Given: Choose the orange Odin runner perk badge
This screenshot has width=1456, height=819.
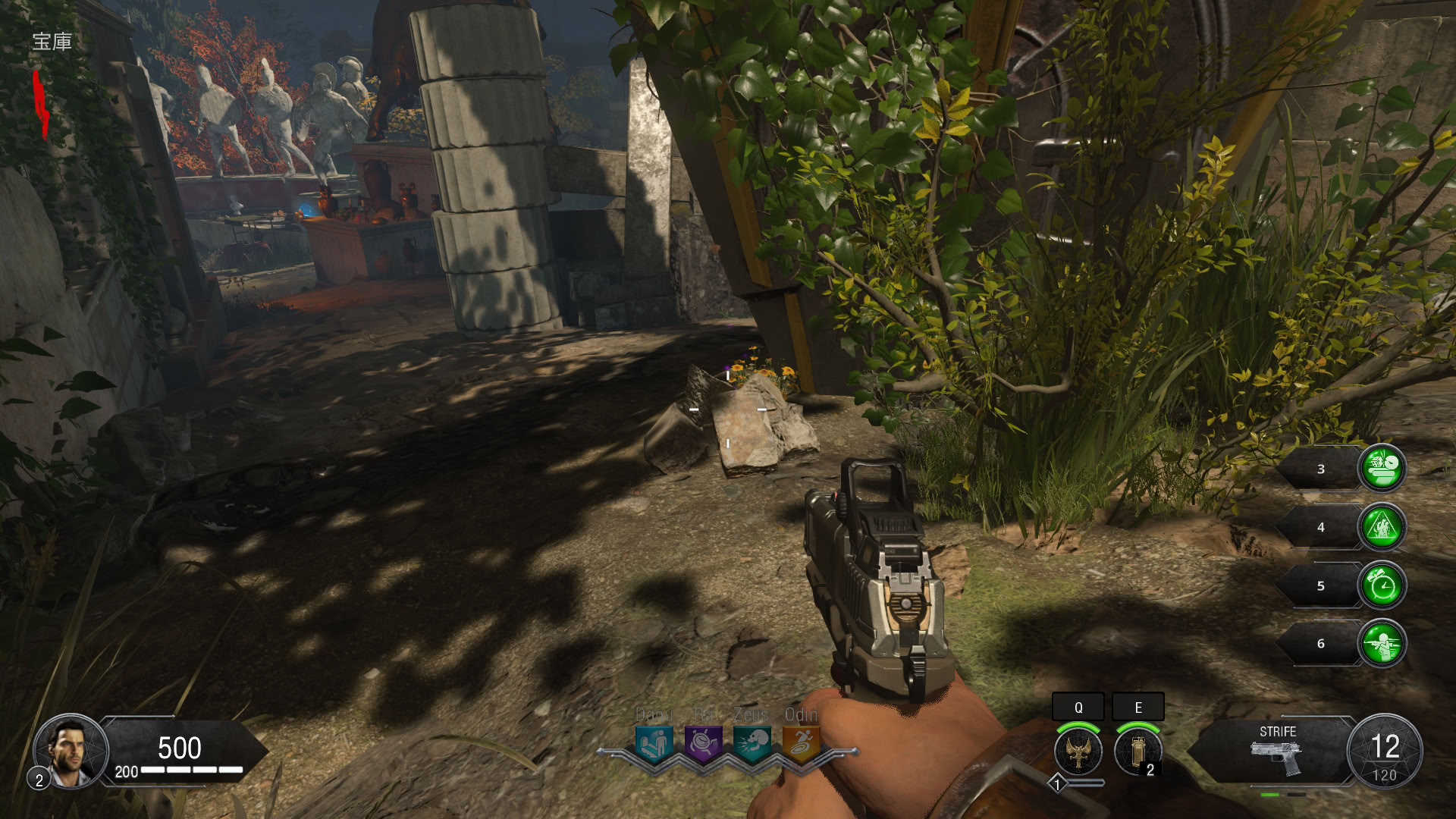Looking at the screenshot, I should point(801,744).
